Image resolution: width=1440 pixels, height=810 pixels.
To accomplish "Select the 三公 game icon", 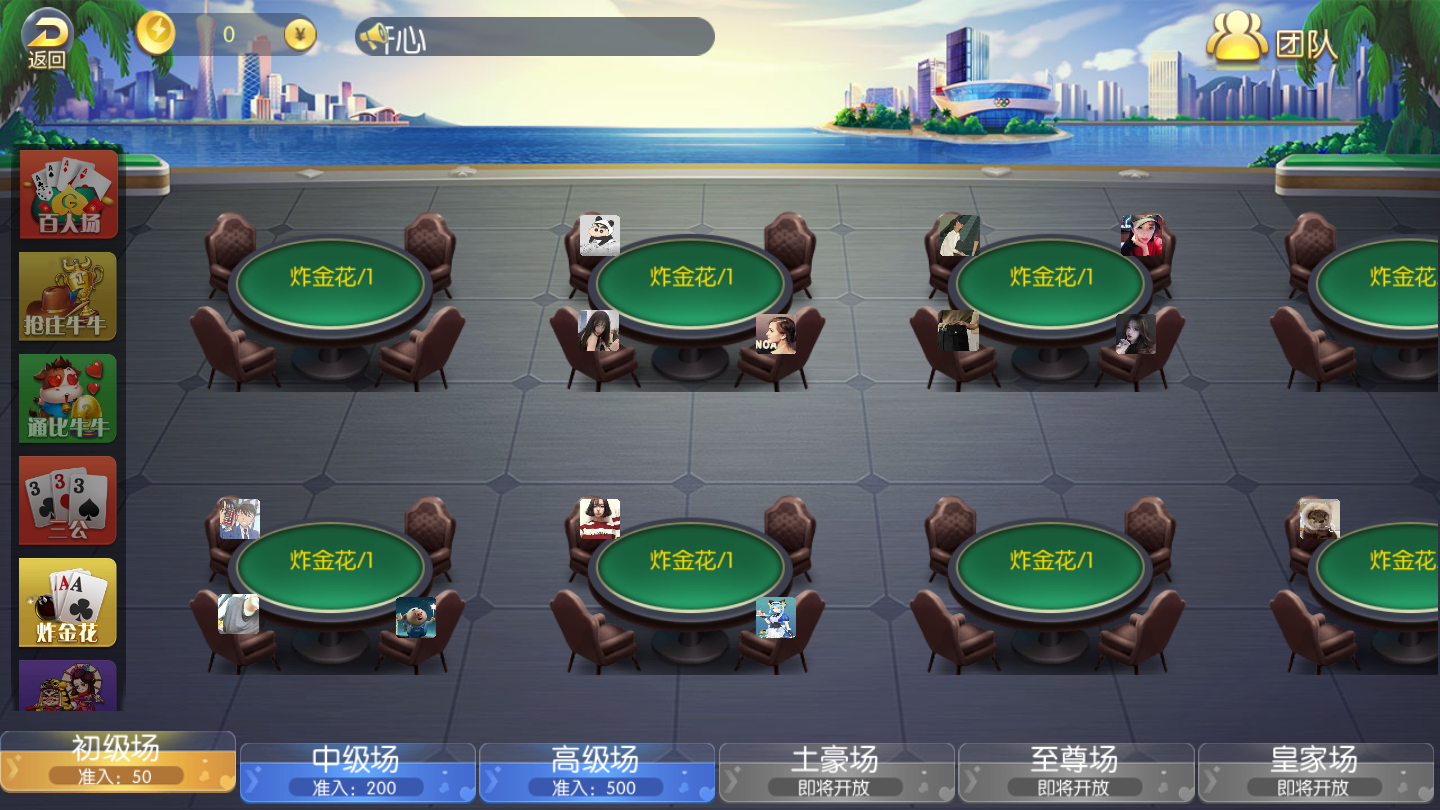I will coord(67,499).
